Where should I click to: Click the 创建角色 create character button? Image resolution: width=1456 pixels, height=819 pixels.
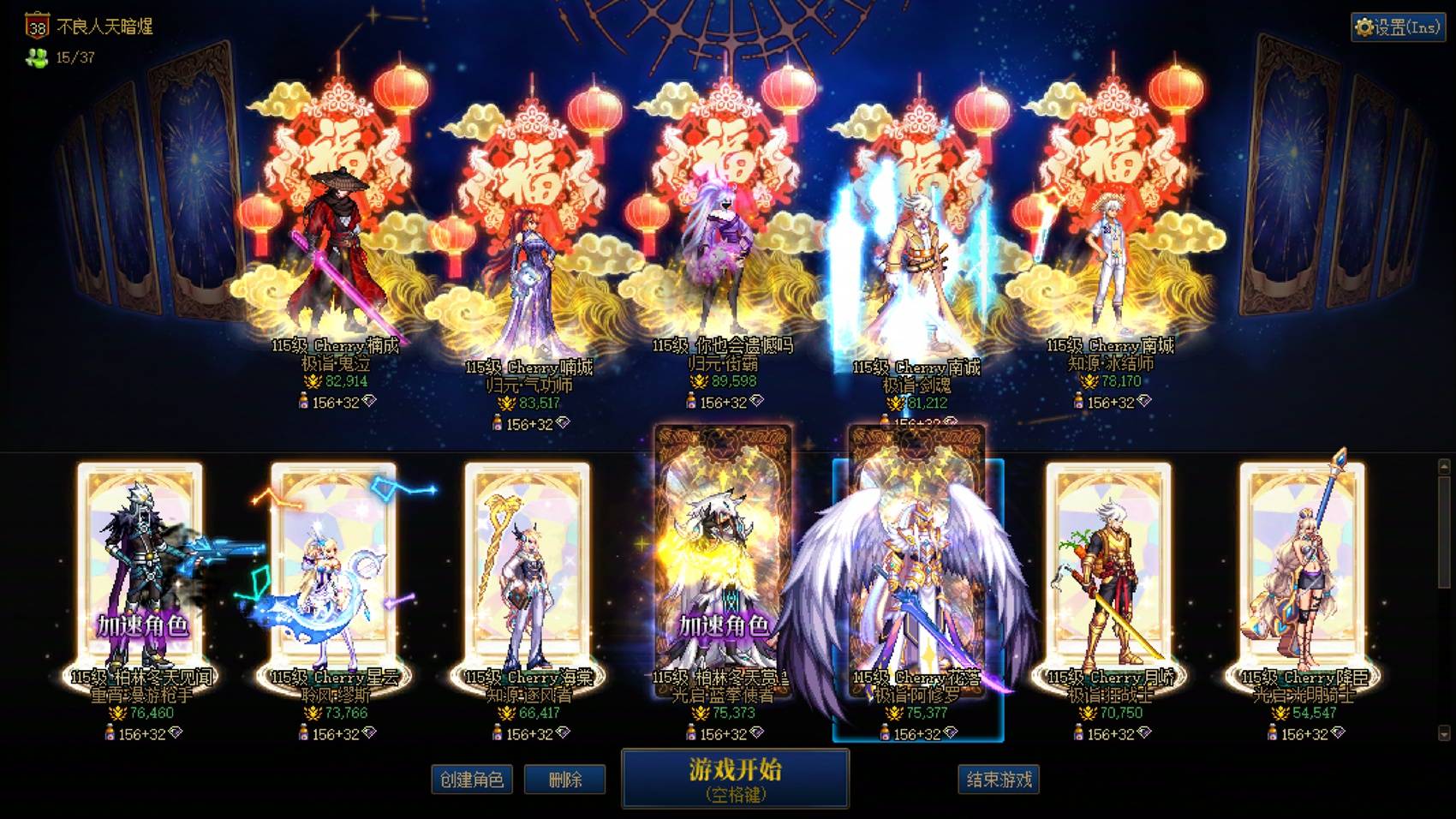pyautogui.click(x=472, y=780)
